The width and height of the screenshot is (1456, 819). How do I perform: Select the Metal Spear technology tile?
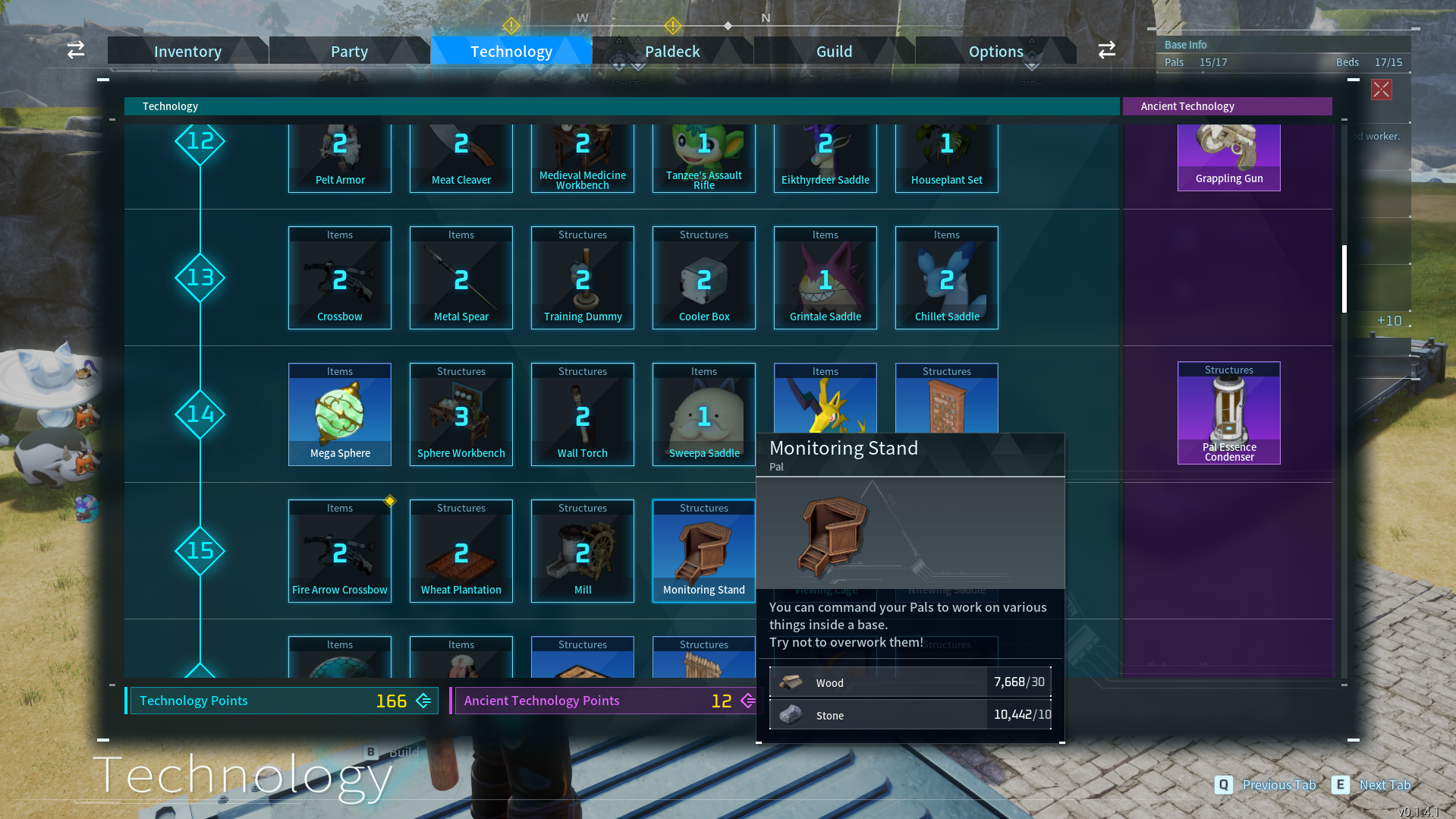[461, 279]
